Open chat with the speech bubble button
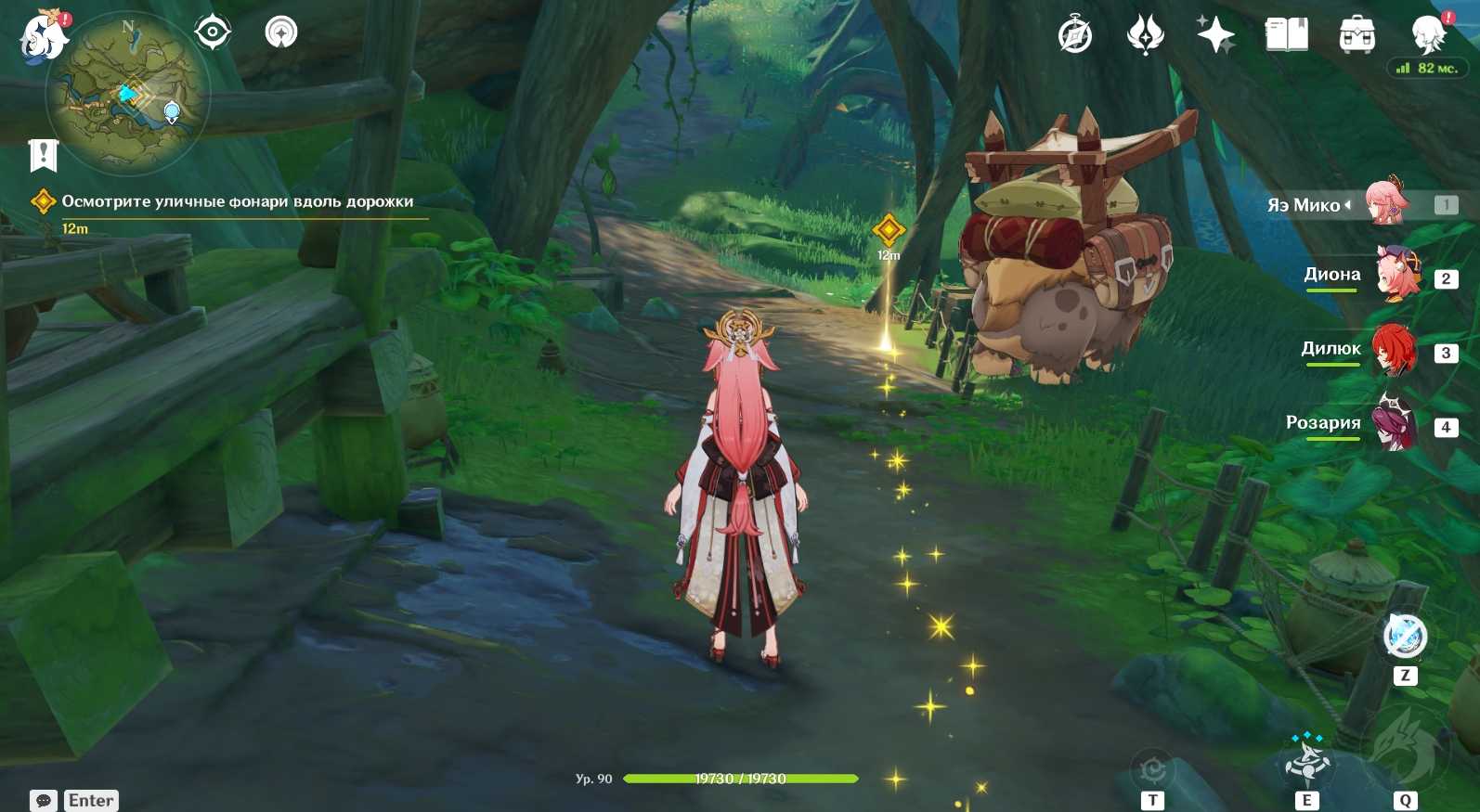This screenshot has width=1480, height=812. pyautogui.click(x=43, y=800)
